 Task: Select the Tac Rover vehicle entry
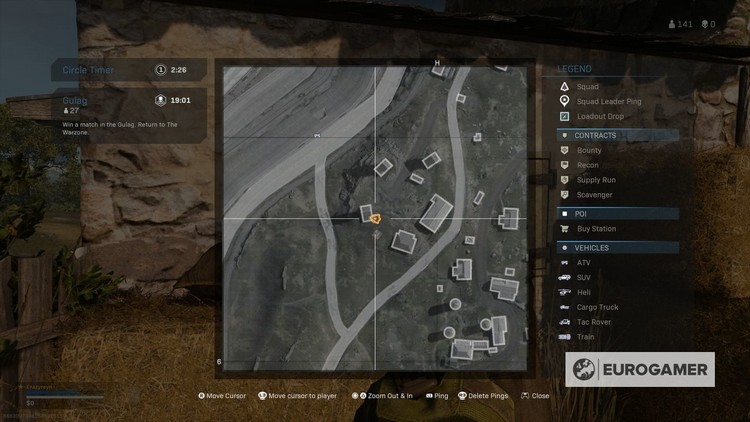(x=594, y=322)
